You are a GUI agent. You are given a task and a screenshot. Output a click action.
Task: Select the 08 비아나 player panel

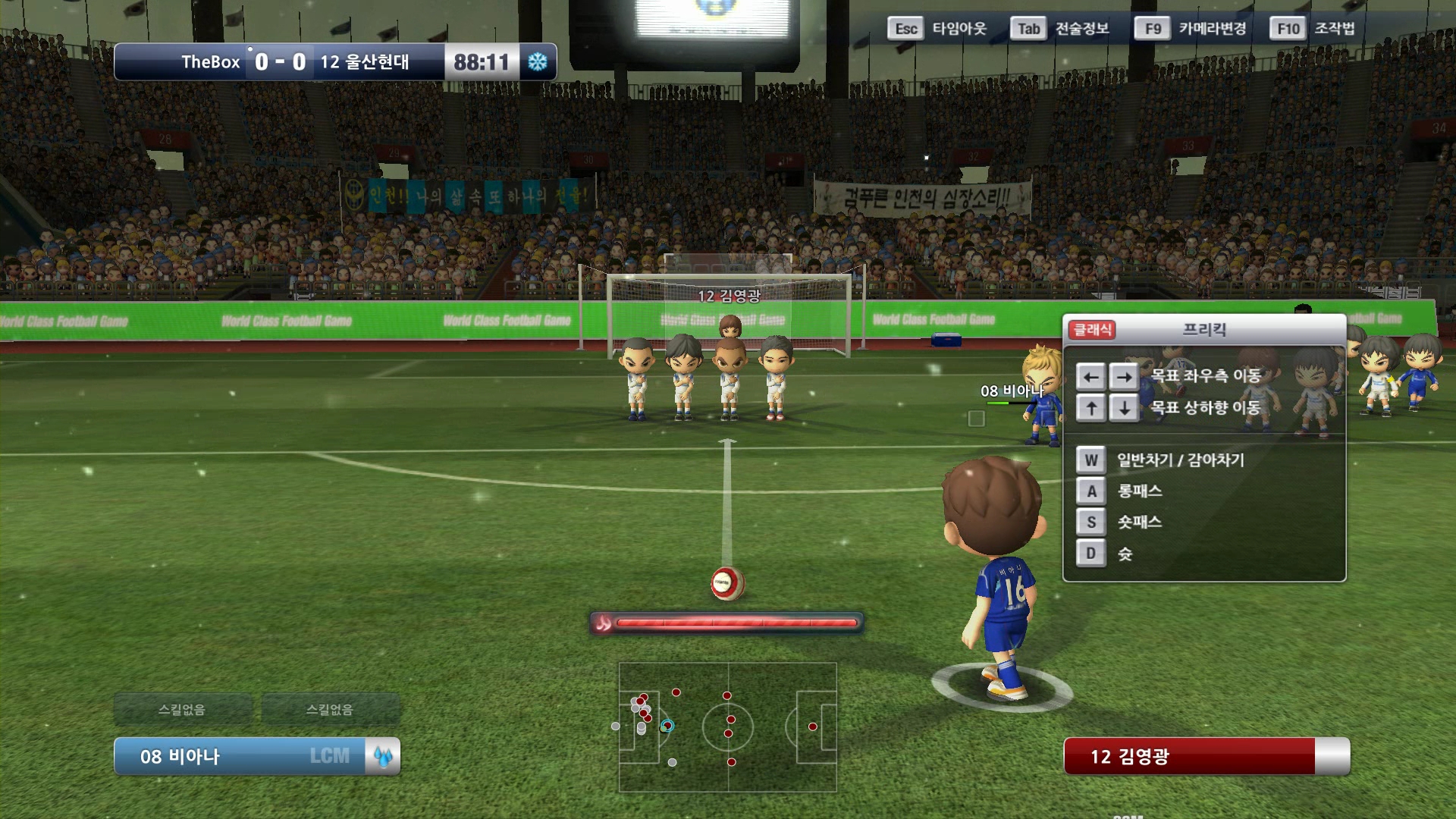239,756
